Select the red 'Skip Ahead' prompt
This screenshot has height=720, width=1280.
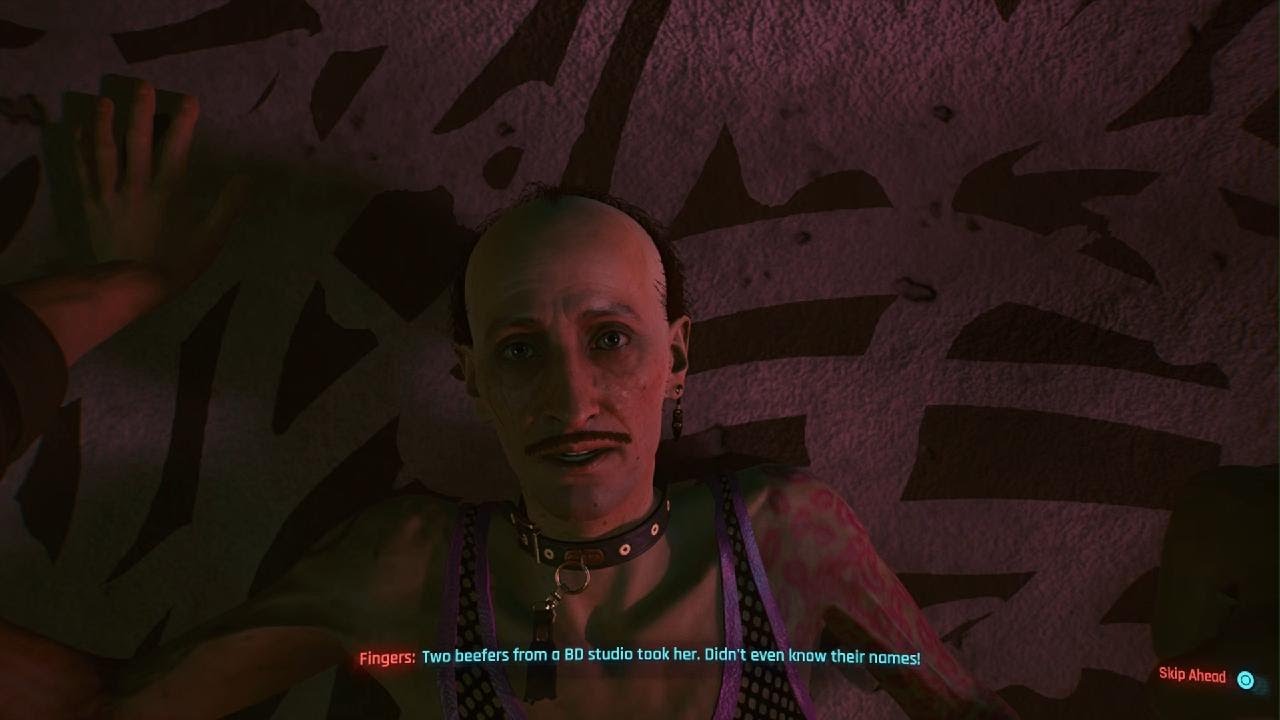1192,676
